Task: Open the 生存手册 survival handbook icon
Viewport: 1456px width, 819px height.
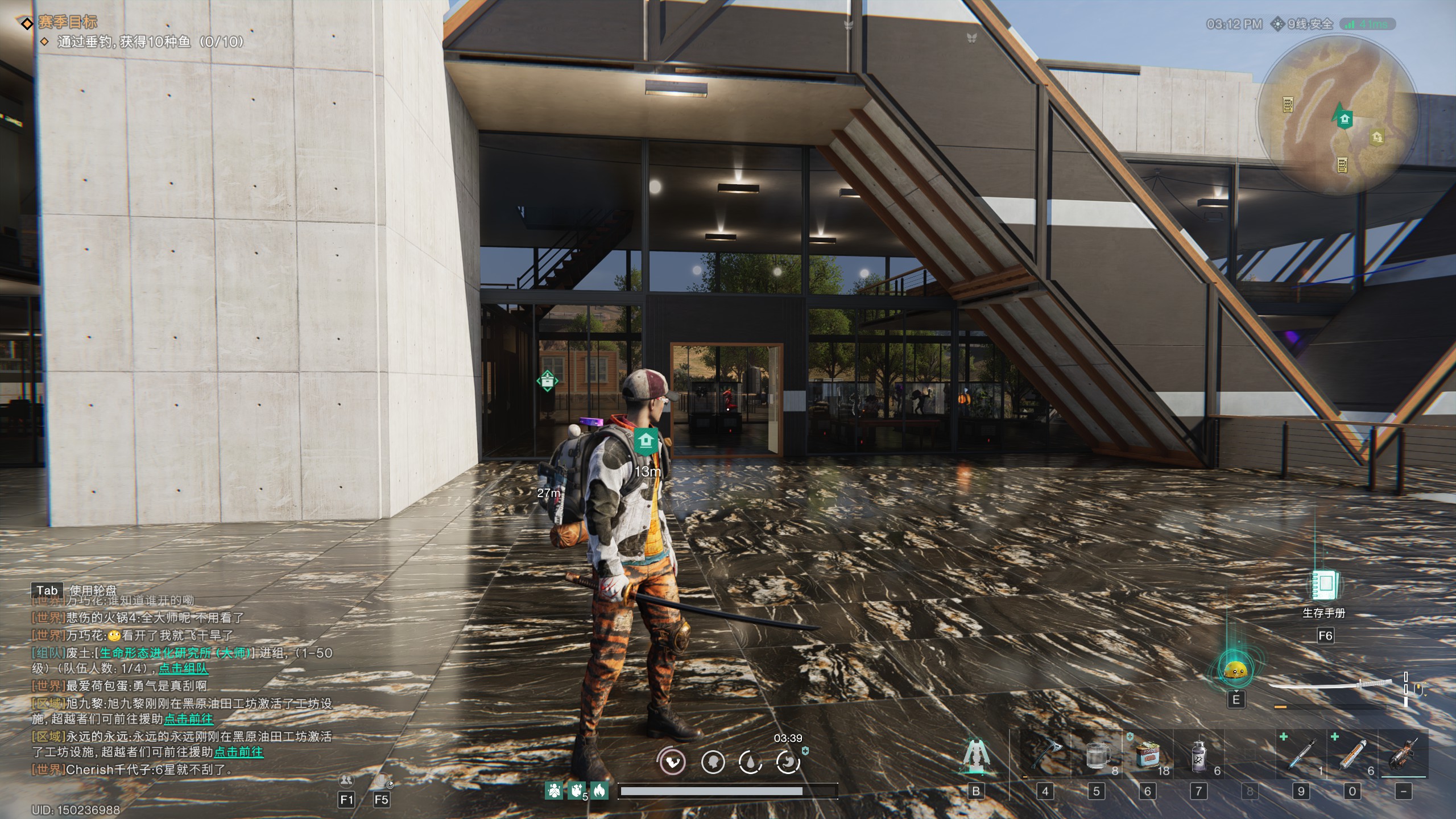Action: (1325, 585)
